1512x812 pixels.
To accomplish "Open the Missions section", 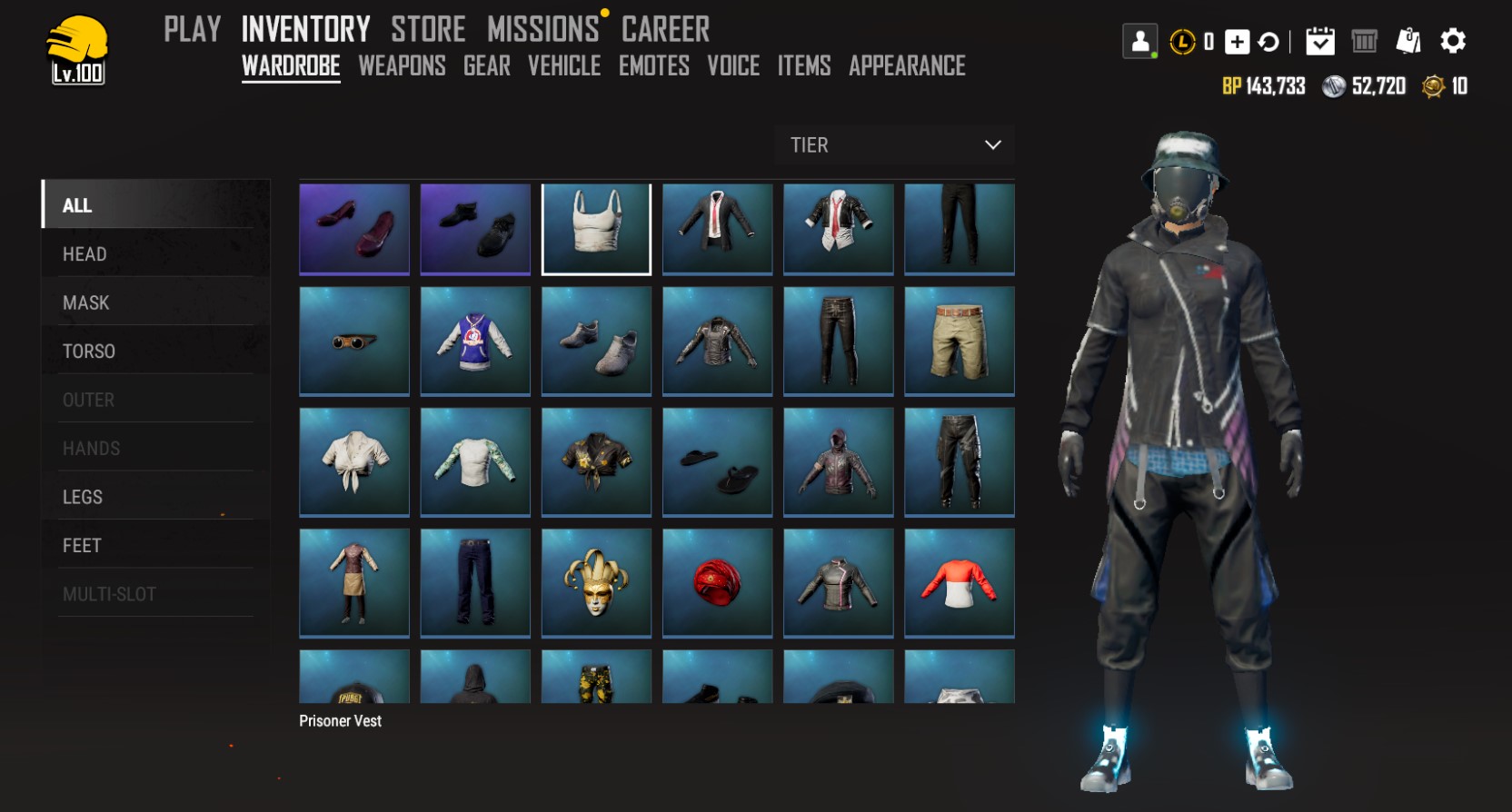I will coord(542,30).
